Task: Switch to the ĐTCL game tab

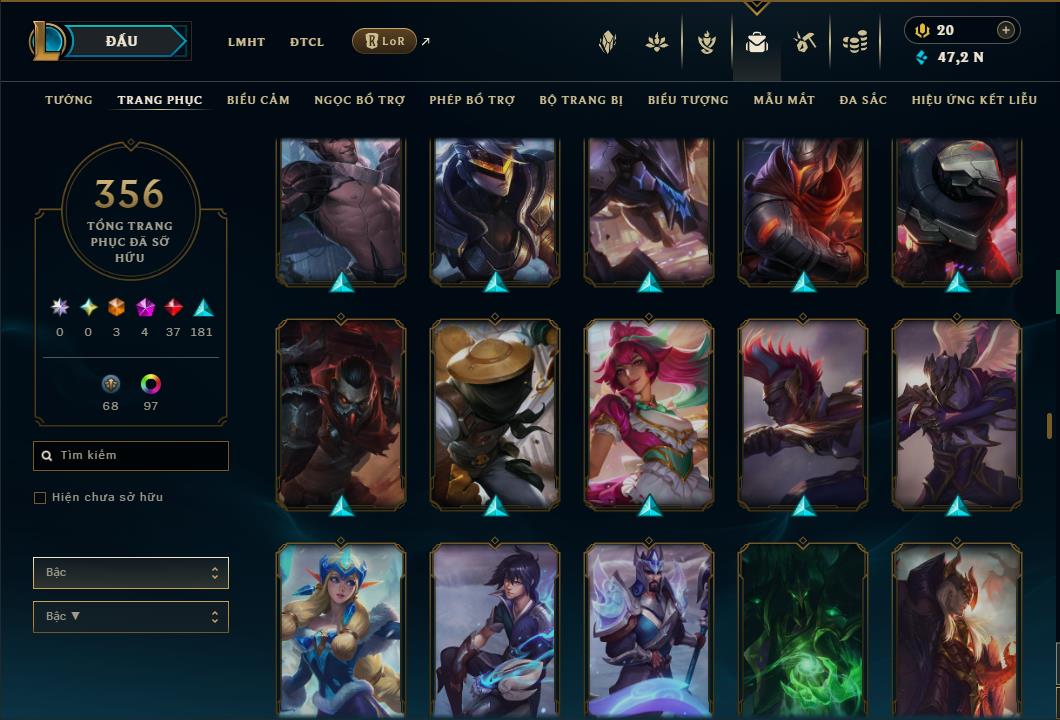Action: pyautogui.click(x=307, y=42)
